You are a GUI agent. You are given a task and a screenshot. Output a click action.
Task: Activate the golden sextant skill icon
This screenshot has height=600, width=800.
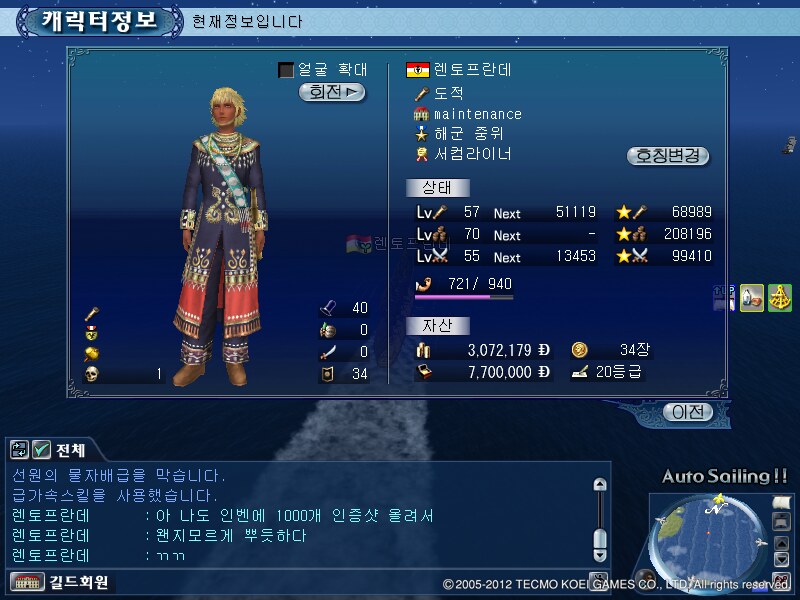pos(780,297)
